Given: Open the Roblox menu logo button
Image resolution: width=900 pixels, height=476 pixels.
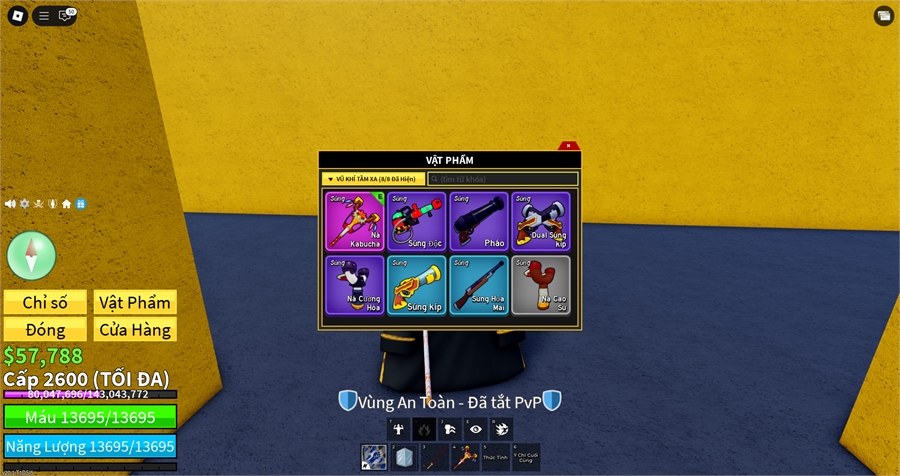Looking at the screenshot, I should (18, 15).
